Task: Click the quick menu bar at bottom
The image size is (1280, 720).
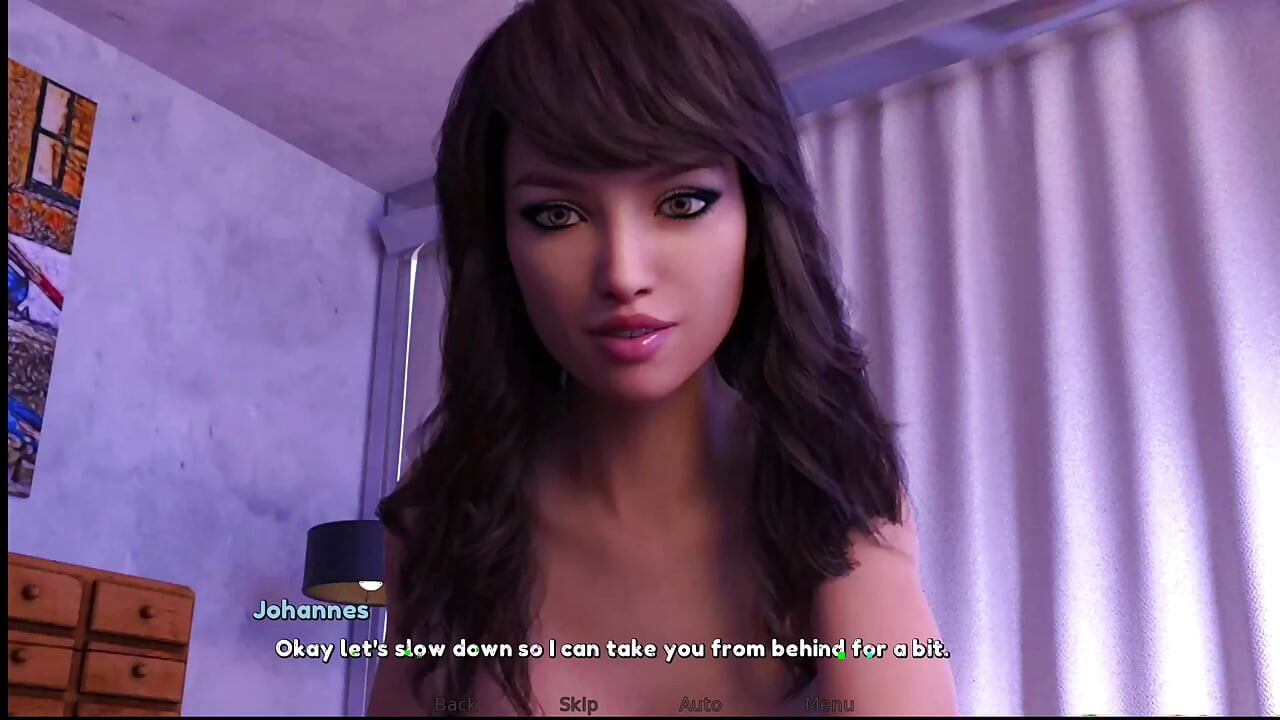Action: (640, 704)
